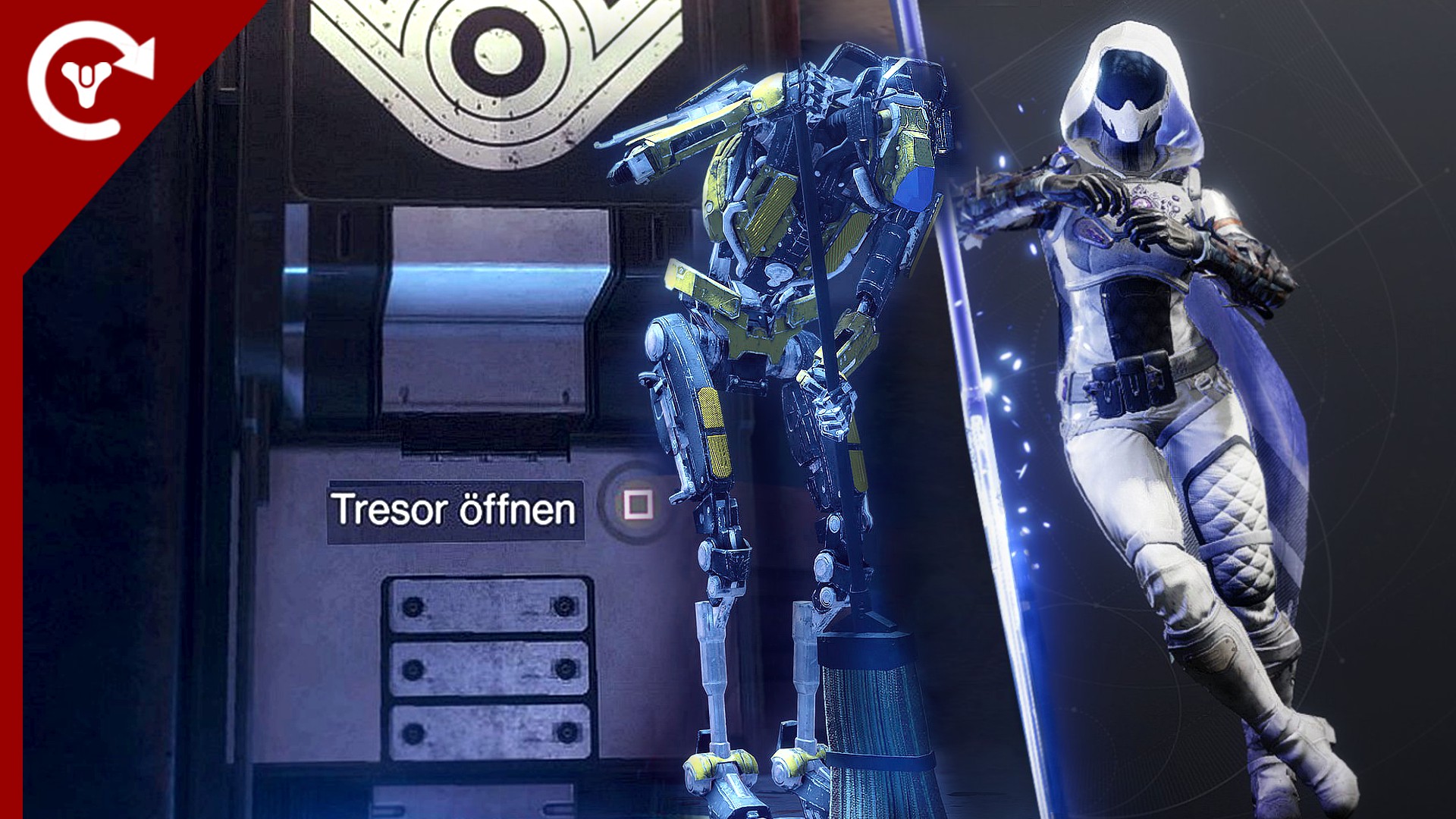Click the Tresor öffnen text label
1456x819 pixels.
click(455, 510)
